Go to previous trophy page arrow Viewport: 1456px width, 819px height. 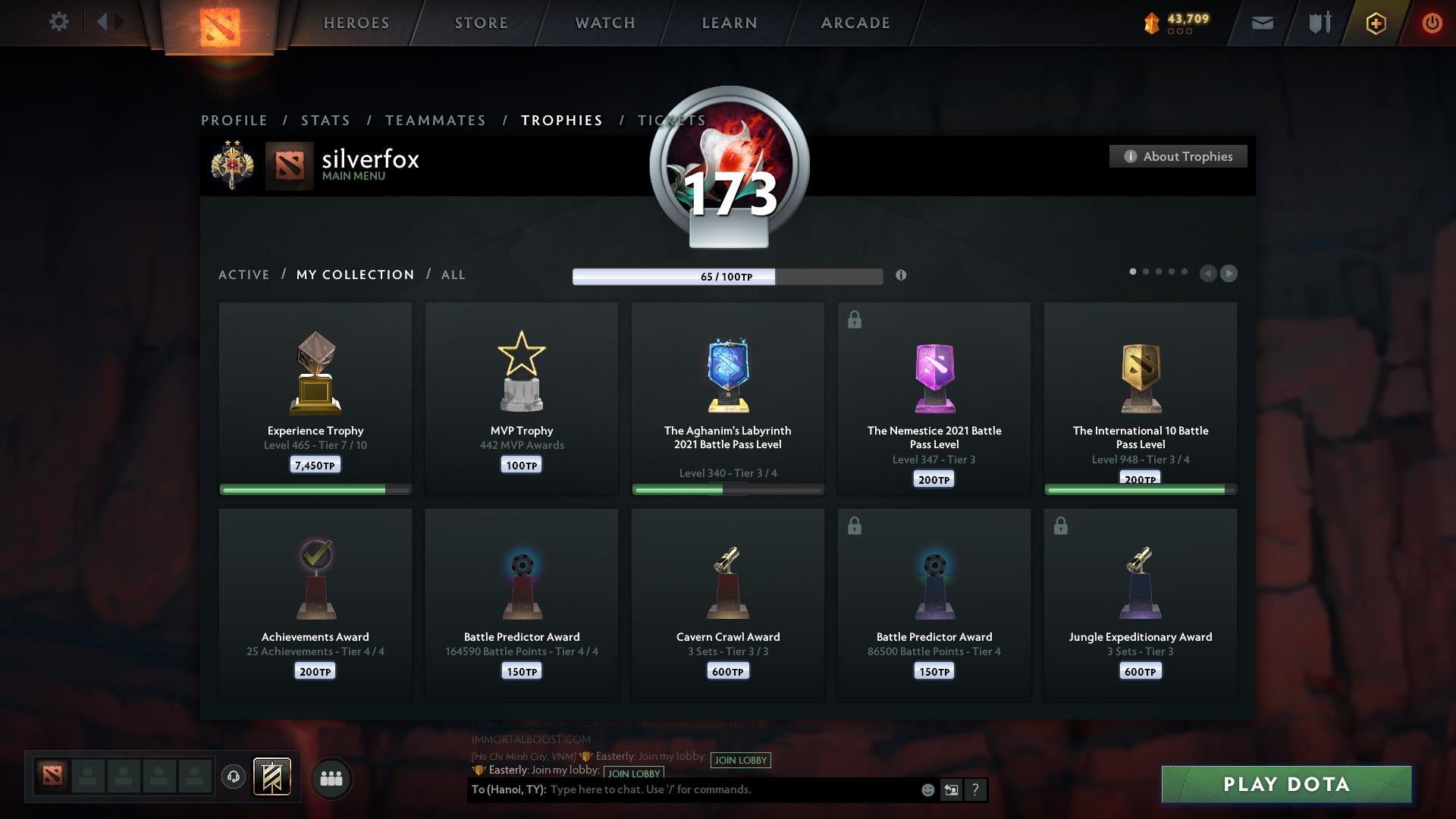coord(1207,274)
